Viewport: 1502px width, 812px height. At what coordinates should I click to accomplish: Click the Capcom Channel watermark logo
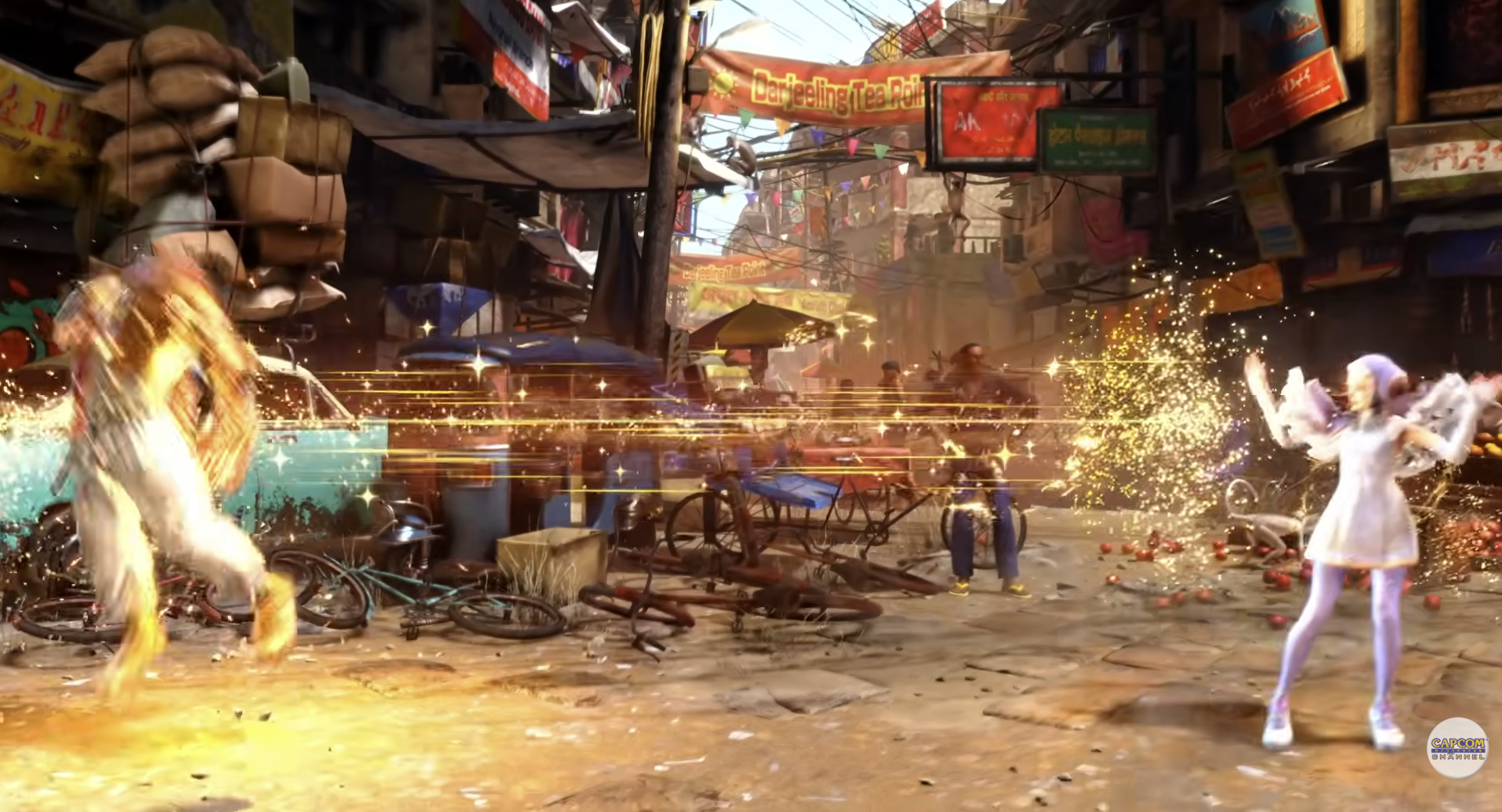[x=1457, y=748]
